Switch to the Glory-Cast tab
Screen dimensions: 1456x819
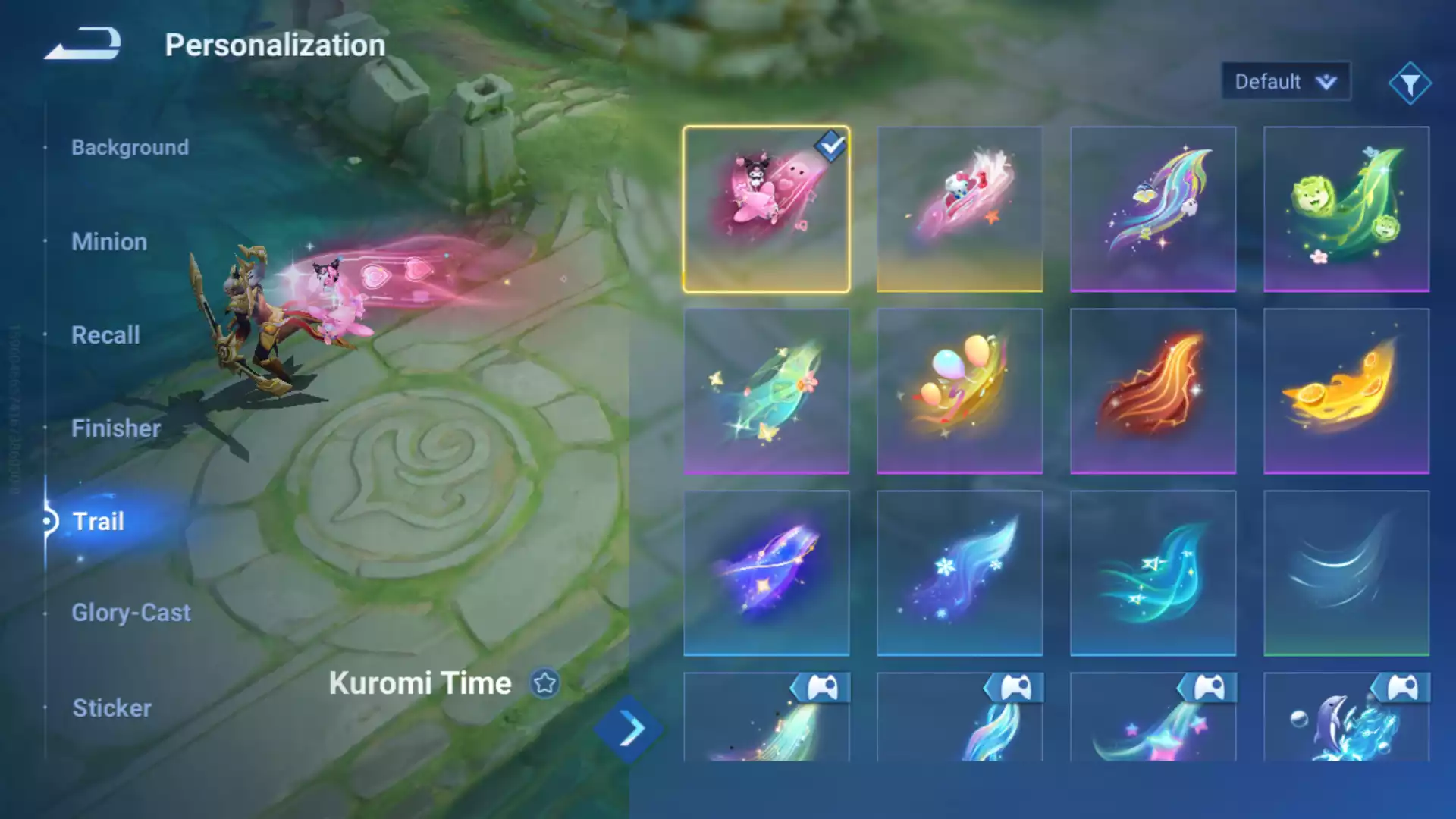(130, 613)
